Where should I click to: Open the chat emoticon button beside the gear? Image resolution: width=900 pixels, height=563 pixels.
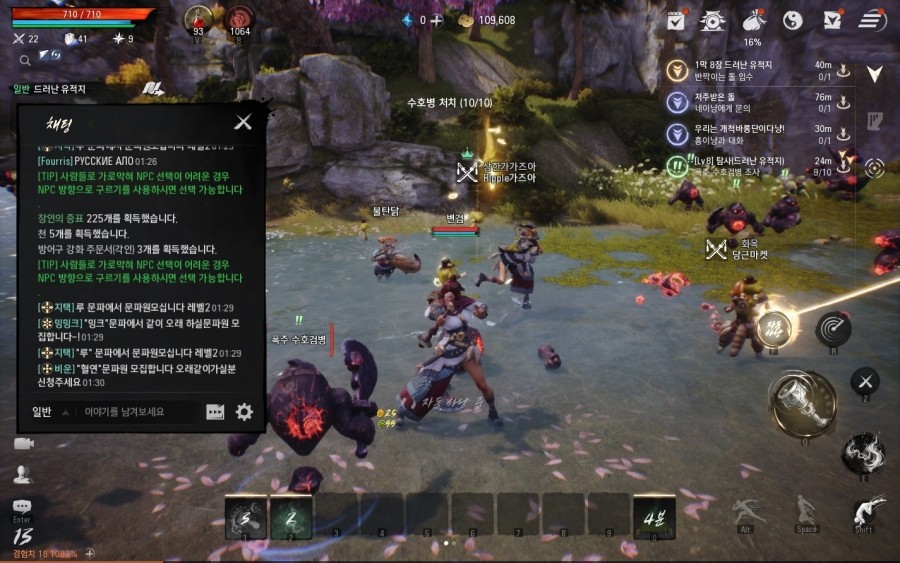(x=215, y=412)
